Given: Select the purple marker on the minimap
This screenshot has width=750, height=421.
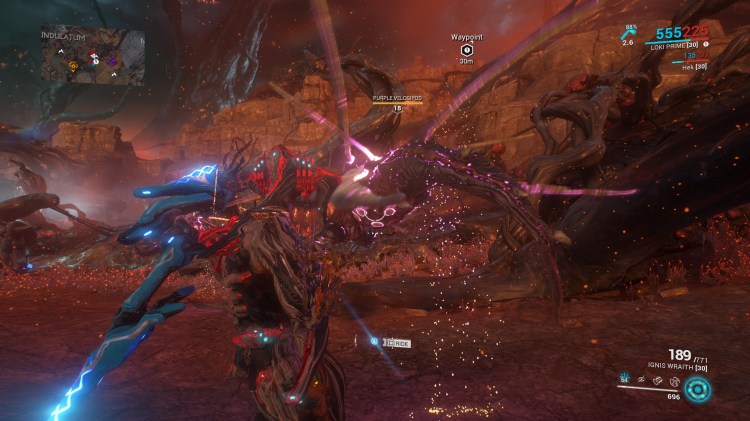Looking at the screenshot, I should (x=112, y=60).
